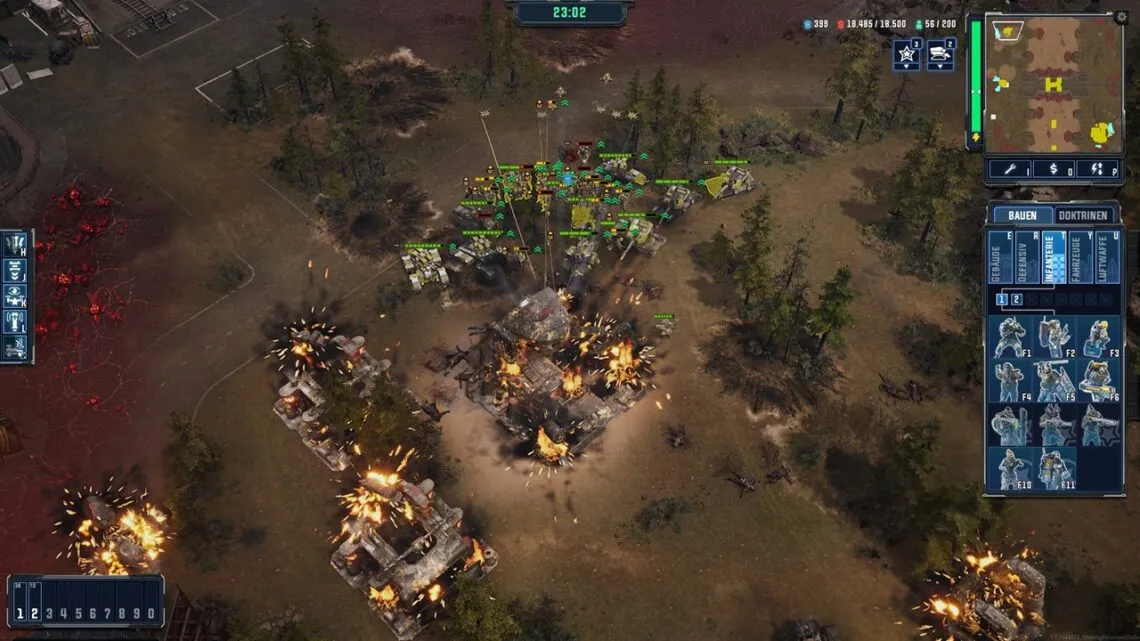
Task: Select the Gebäude build category
Action: (1000, 258)
